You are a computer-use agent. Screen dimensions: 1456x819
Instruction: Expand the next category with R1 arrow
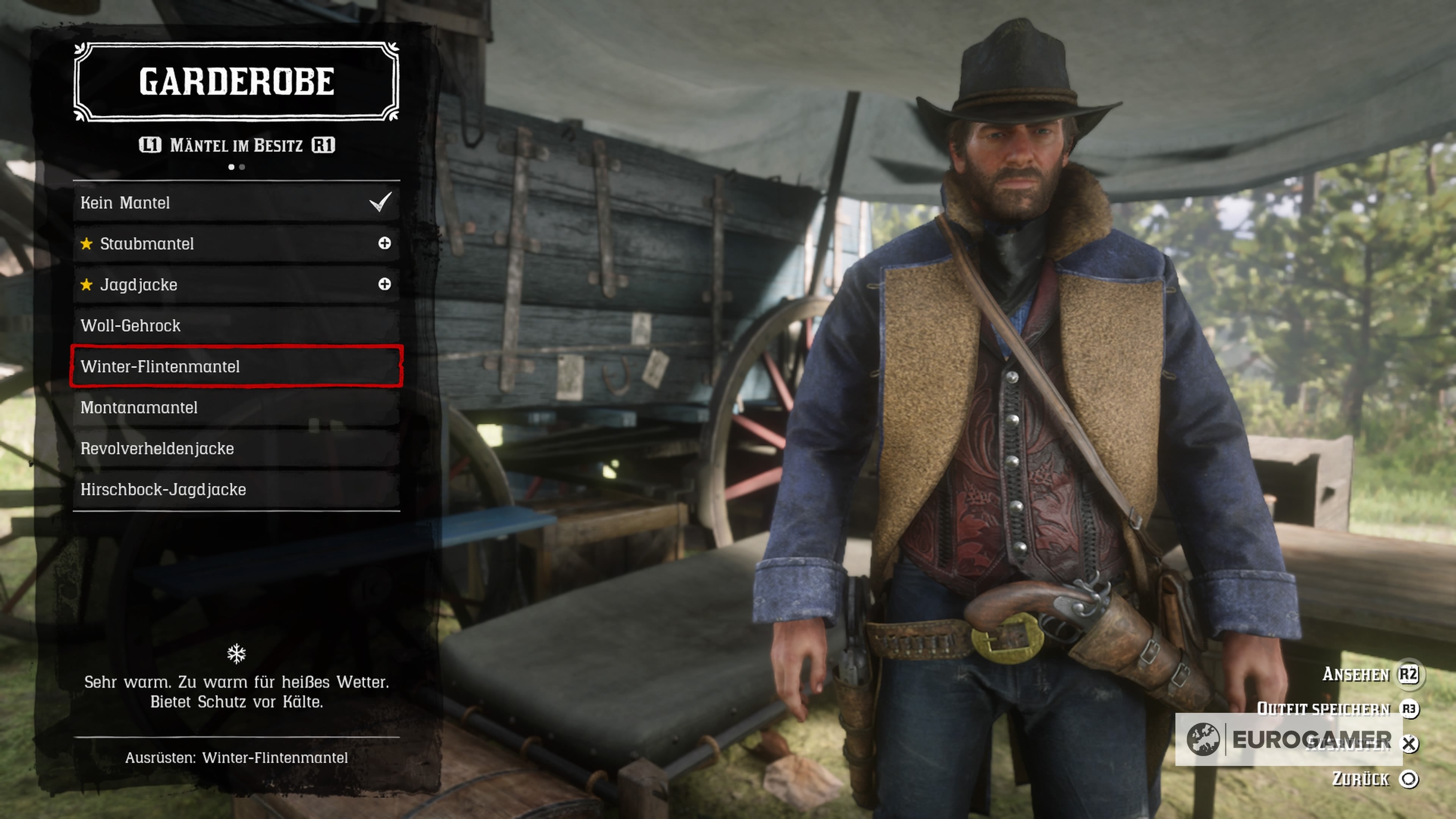(326, 144)
